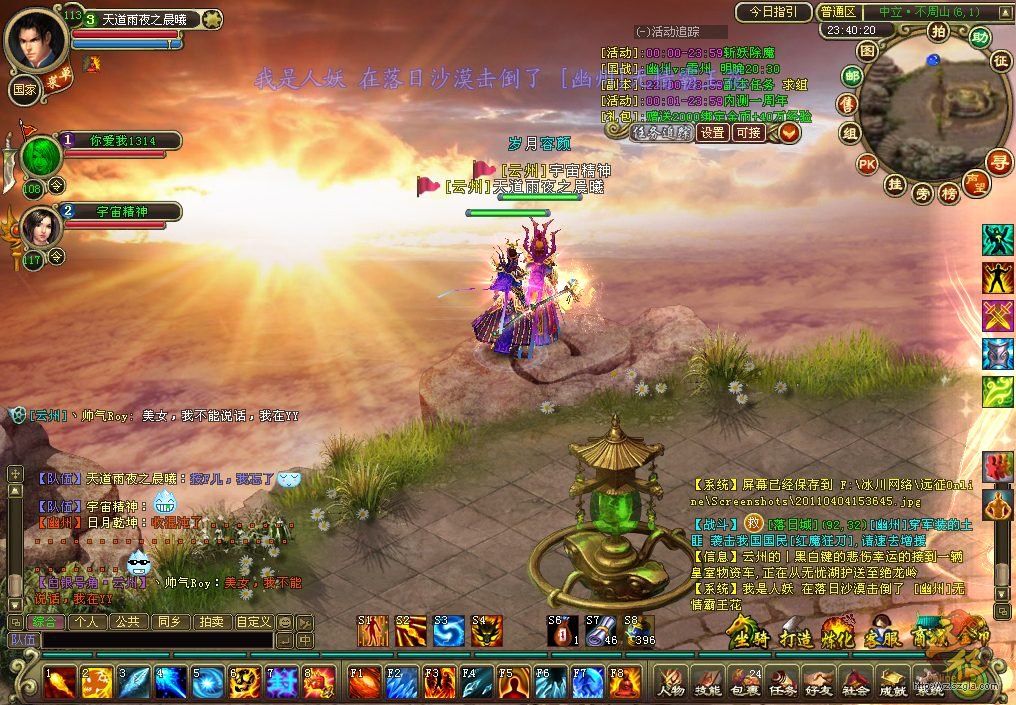Click the chat input field
Image resolution: width=1016 pixels, height=705 pixels.
point(155,640)
